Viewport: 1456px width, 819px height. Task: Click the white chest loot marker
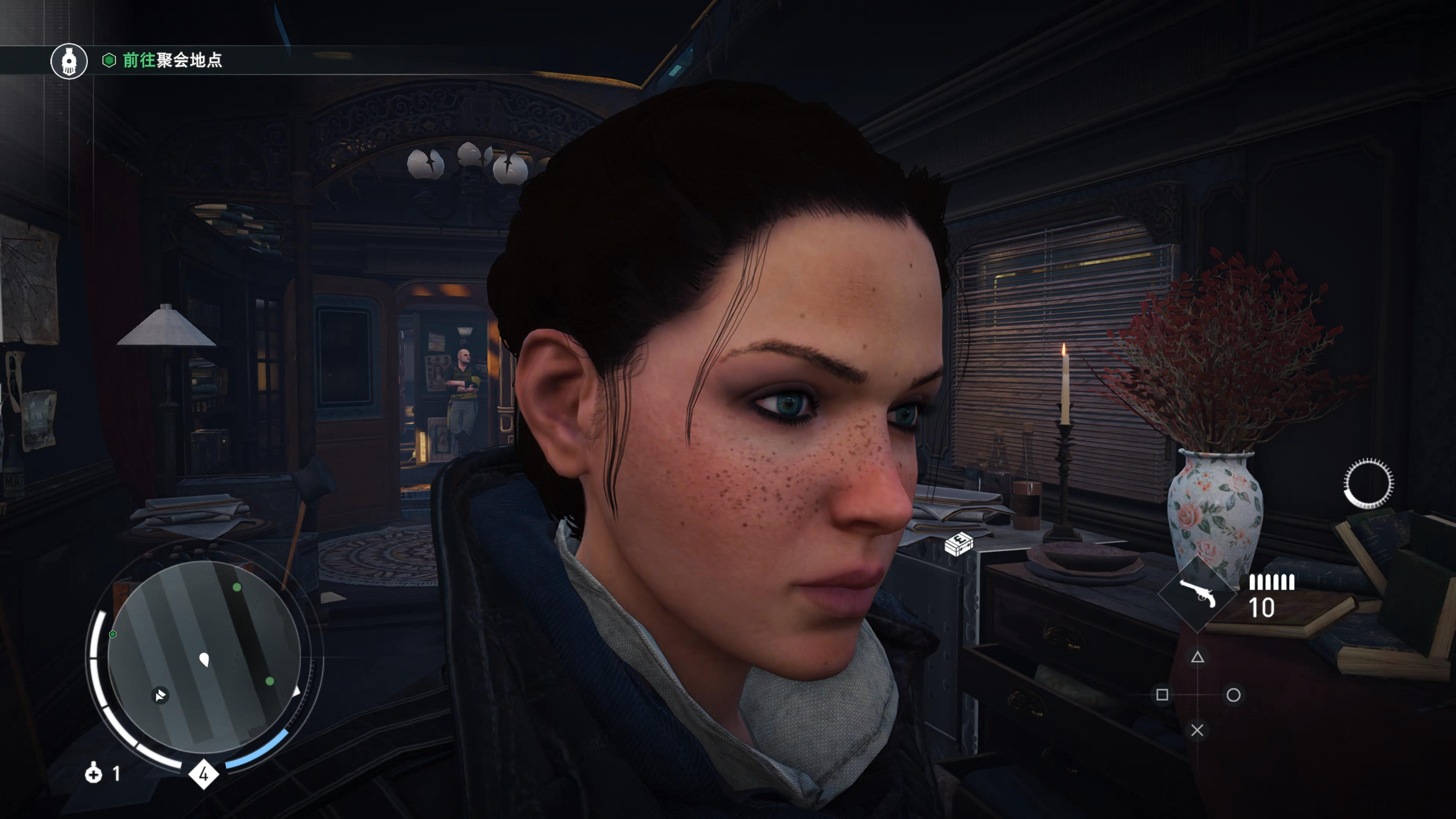coord(959,544)
